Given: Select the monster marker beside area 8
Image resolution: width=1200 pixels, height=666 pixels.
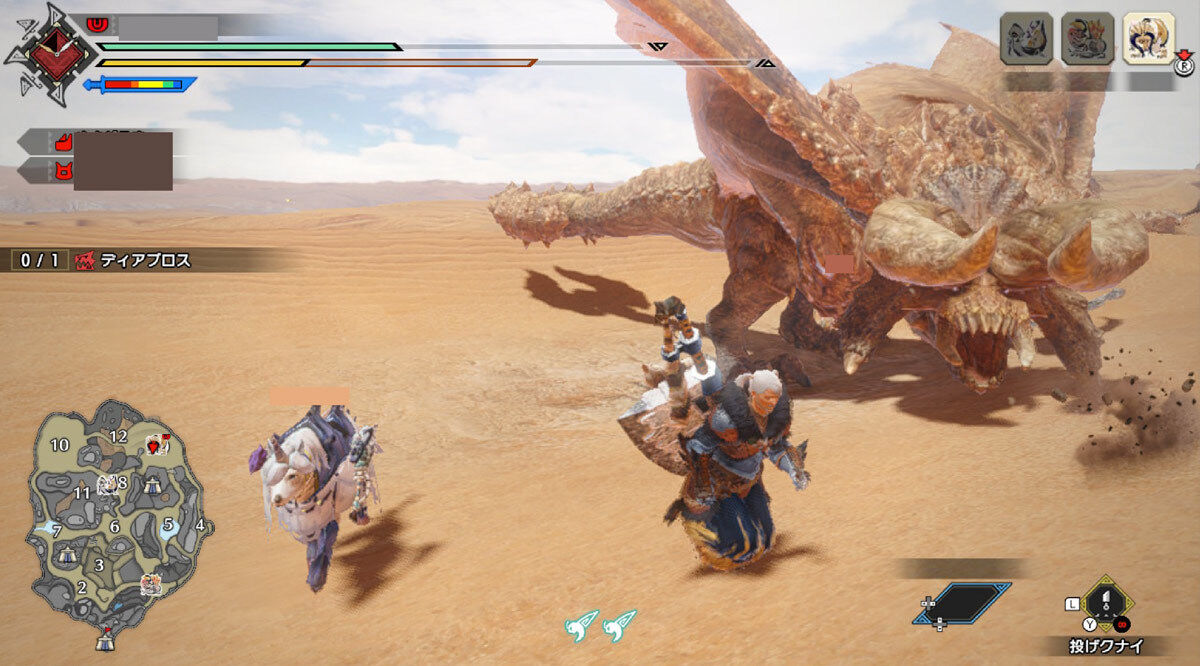Looking at the screenshot, I should (x=106, y=485).
